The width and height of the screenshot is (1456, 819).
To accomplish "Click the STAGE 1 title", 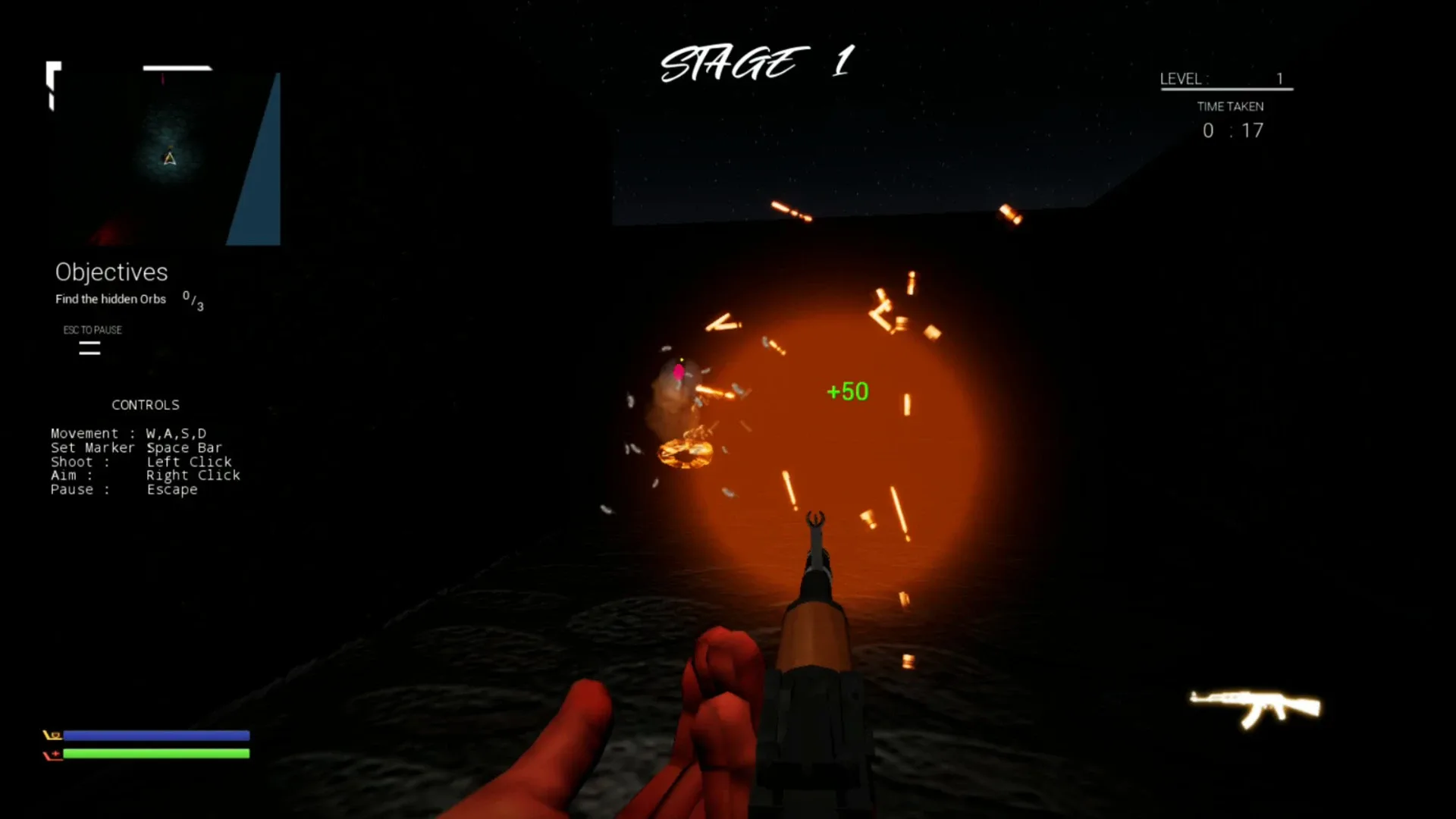I will (x=756, y=63).
